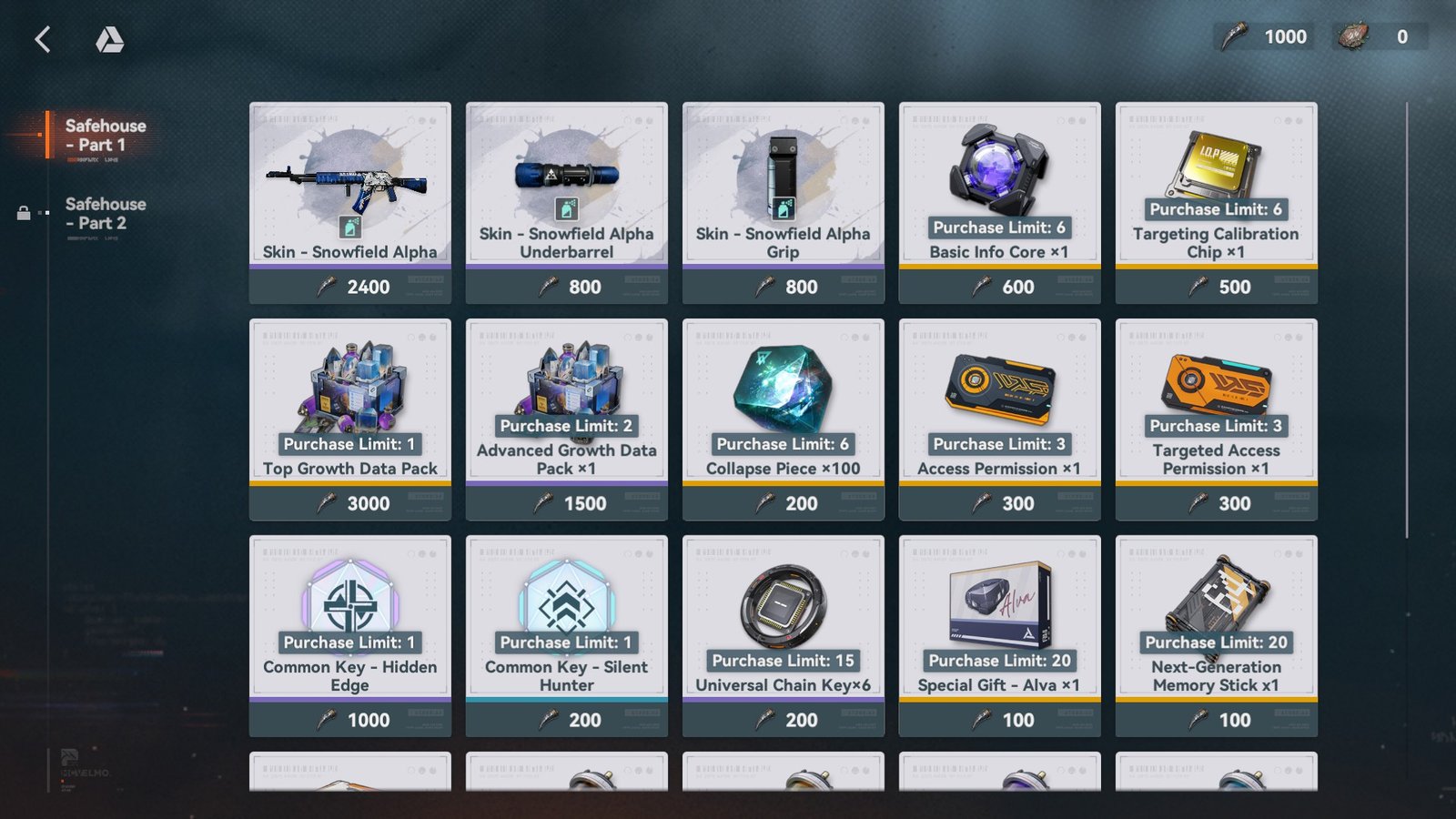The width and height of the screenshot is (1456, 819).
Task: Select Special Gift - Alva item
Action: [1000, 635]
